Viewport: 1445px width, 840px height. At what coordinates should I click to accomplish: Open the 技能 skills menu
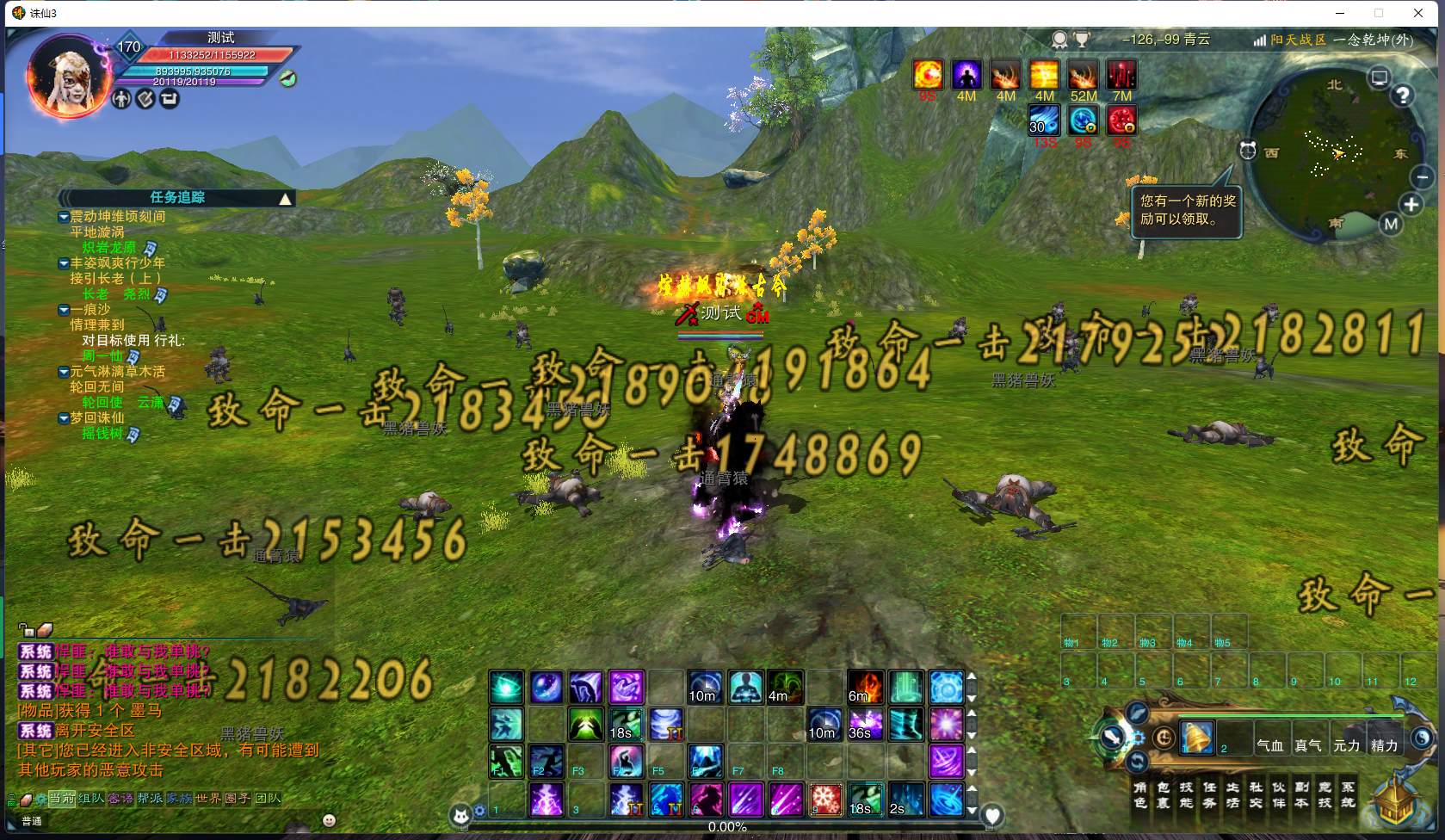1186,794
